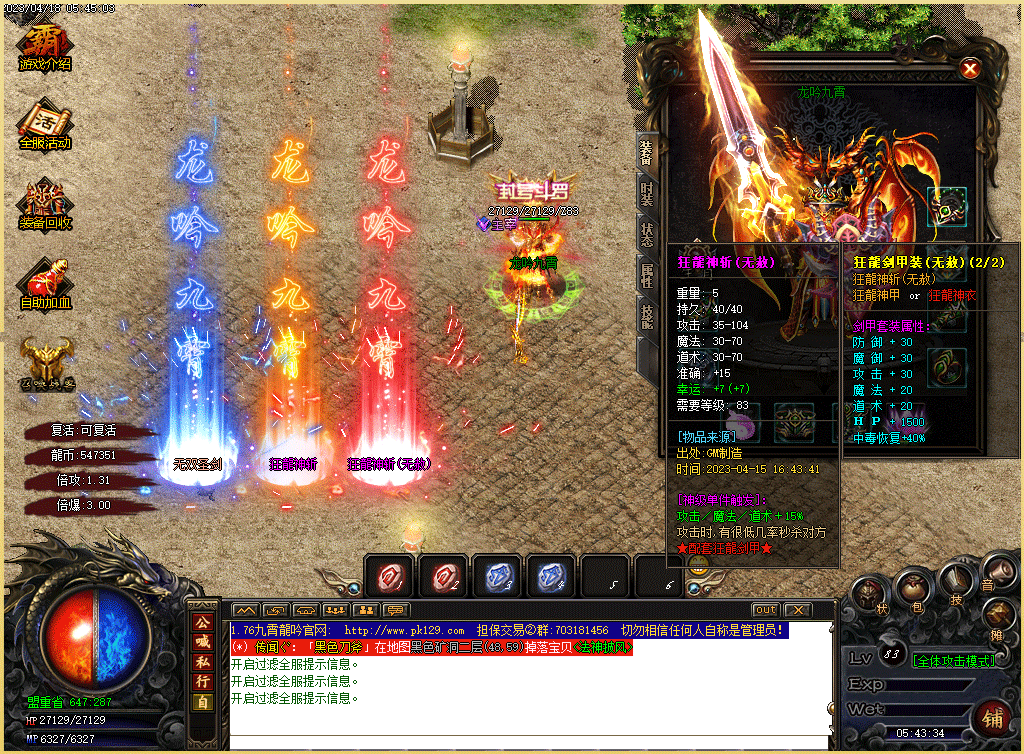The width and height of the screenshot is (1024, 754).
Task: Use the blue potion in hotbar slot 3
Action: click(496, 577)
